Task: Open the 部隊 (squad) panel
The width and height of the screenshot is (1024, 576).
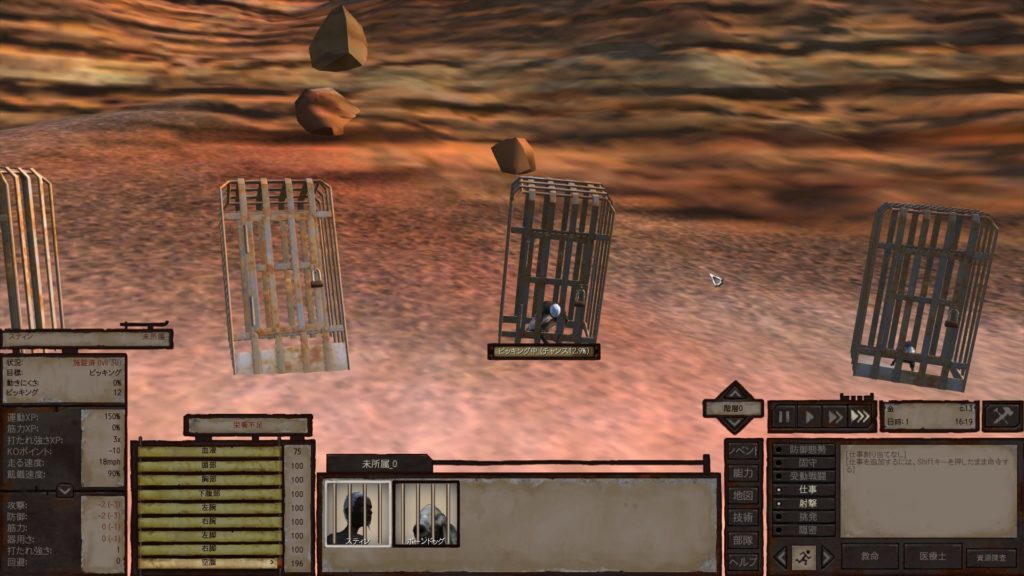Action: 742,540
